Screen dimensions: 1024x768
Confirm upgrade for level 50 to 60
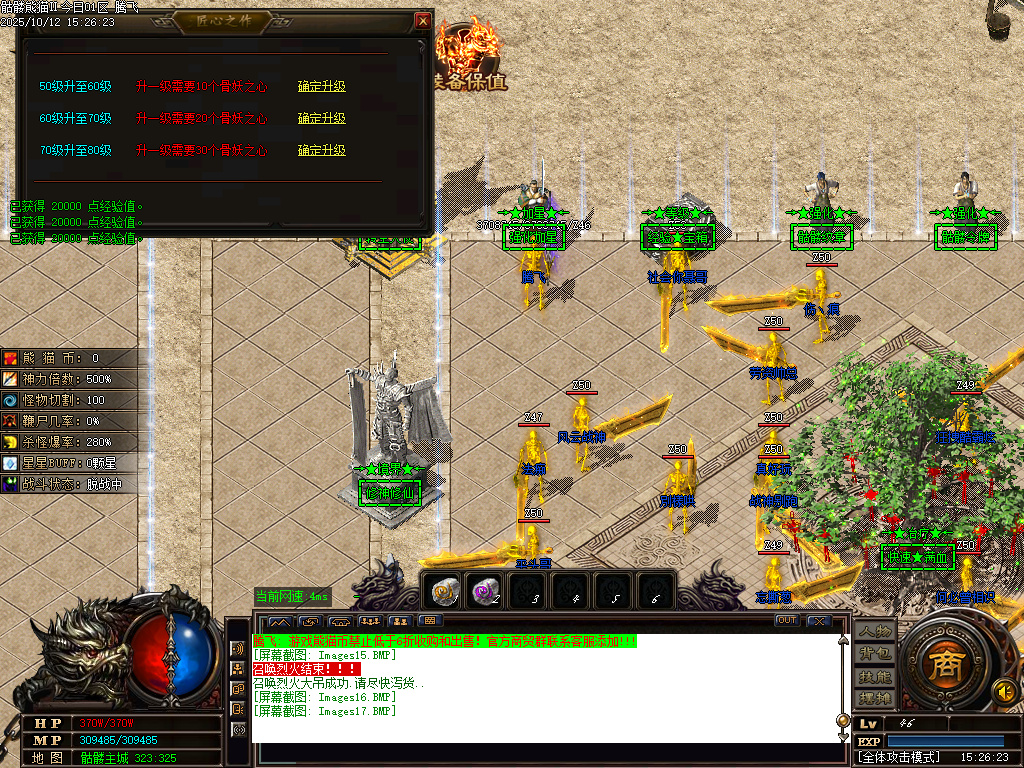point(321,86)
